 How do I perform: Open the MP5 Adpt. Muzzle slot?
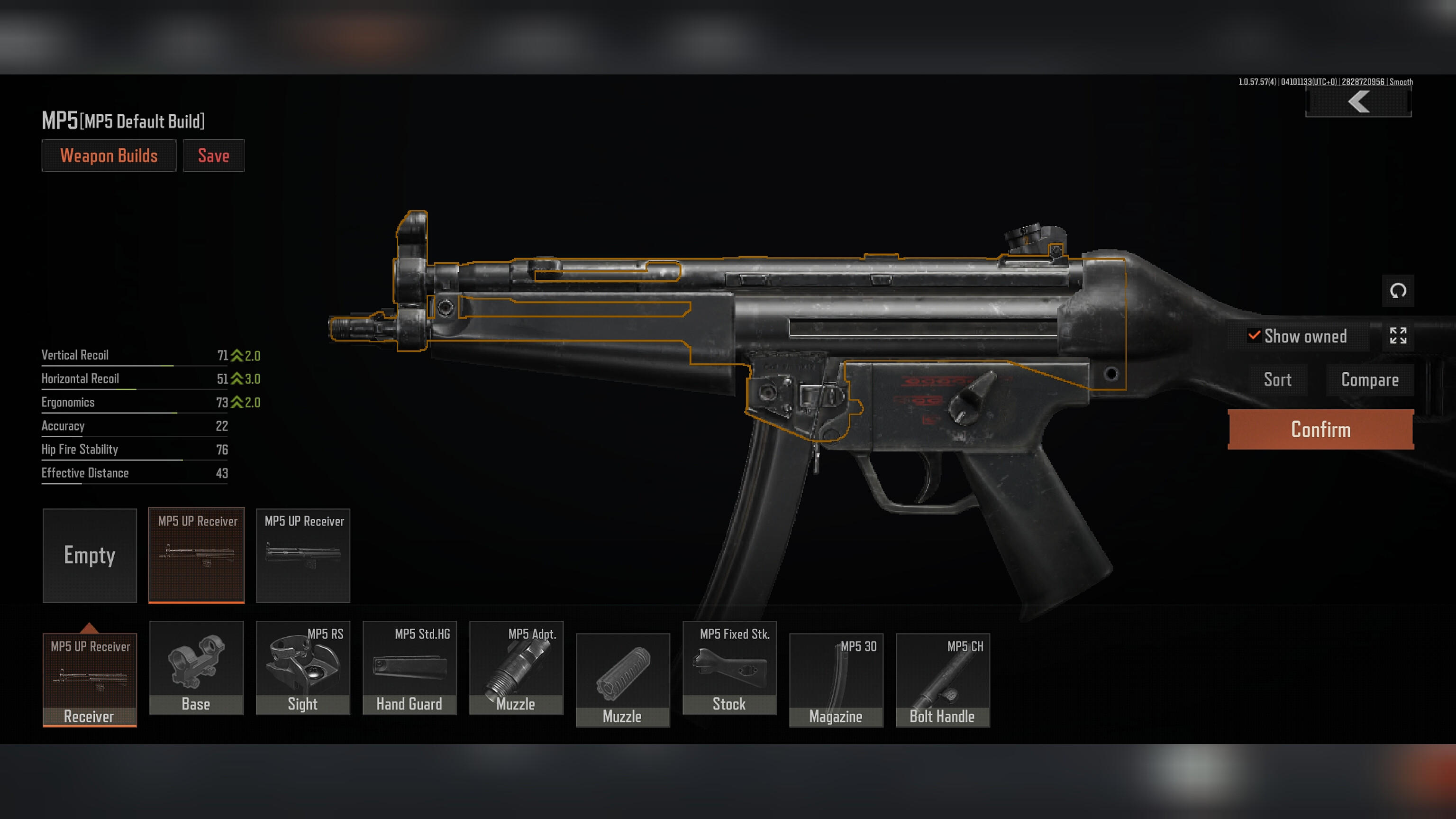pyautogui.click(x=516, y=667)
